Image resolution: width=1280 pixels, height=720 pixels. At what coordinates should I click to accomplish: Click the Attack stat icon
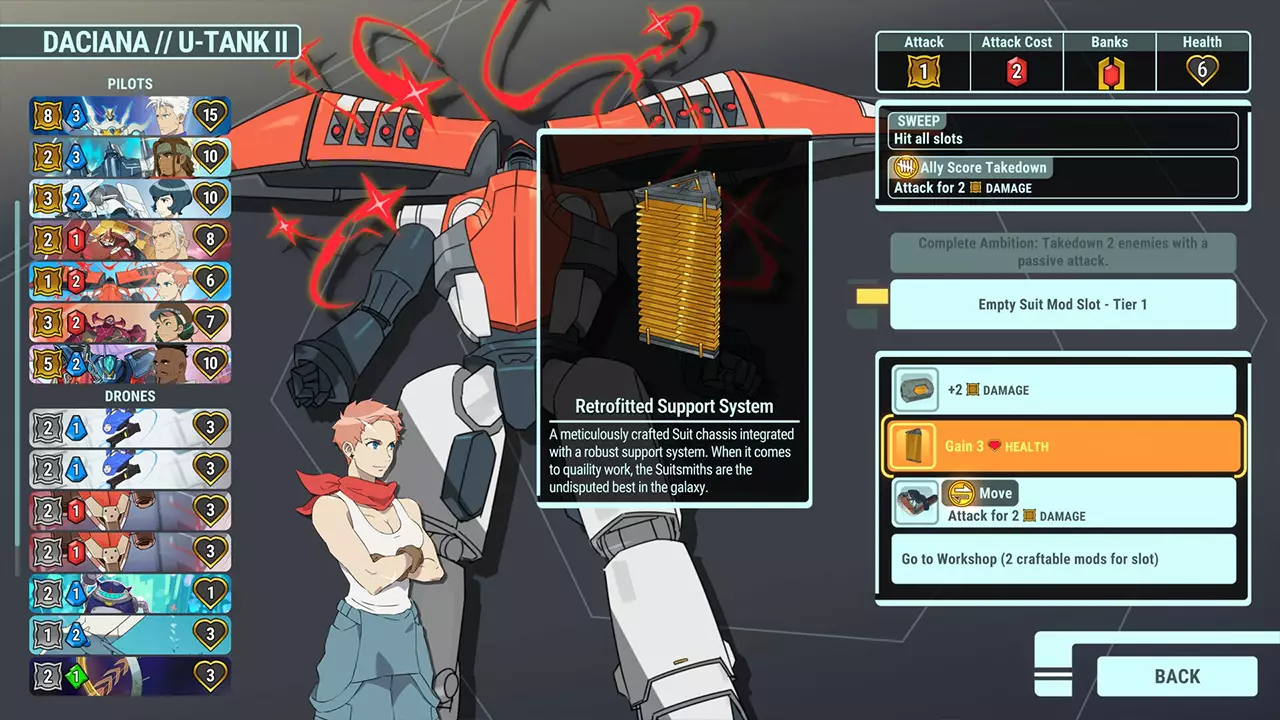(923, 68)
